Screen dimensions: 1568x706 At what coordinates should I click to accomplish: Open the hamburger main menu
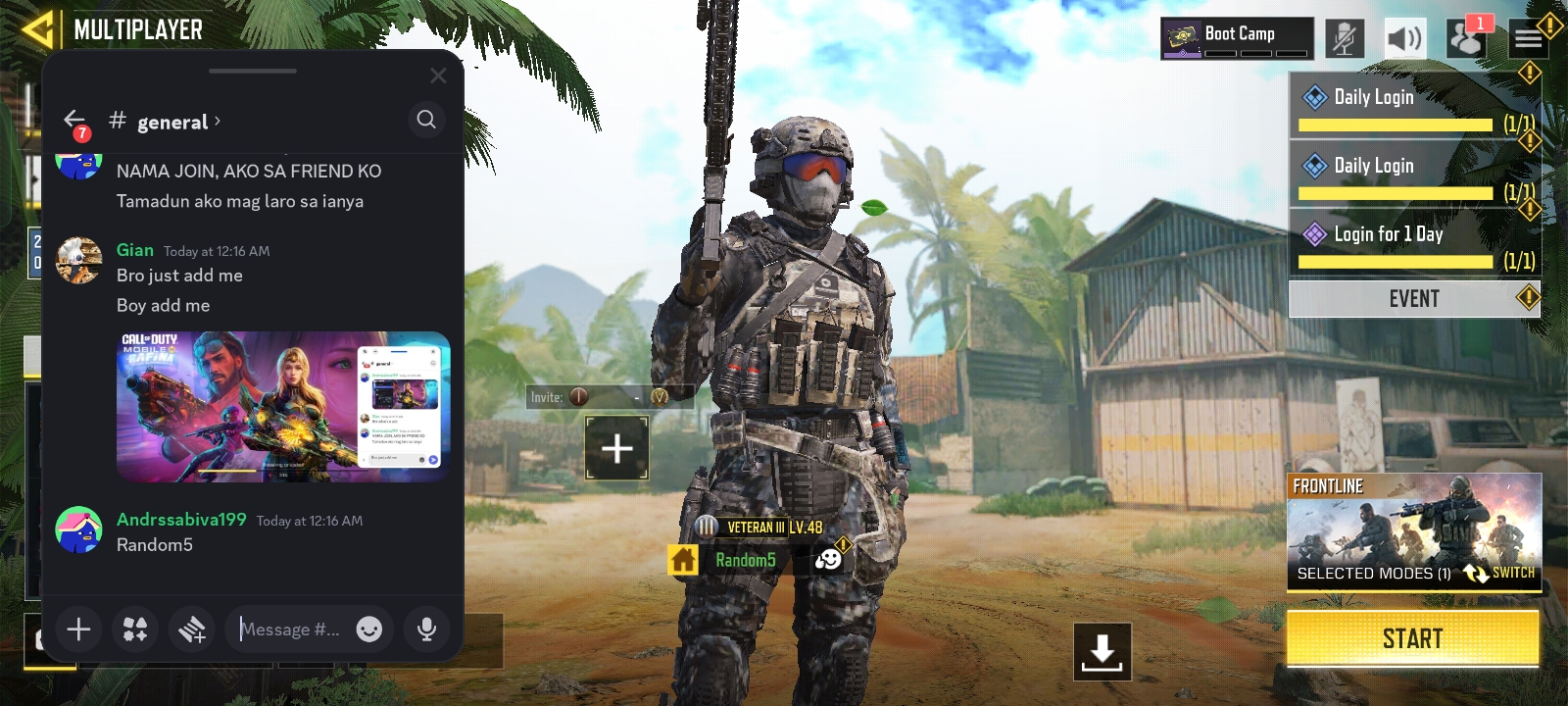coord(1528,39)
